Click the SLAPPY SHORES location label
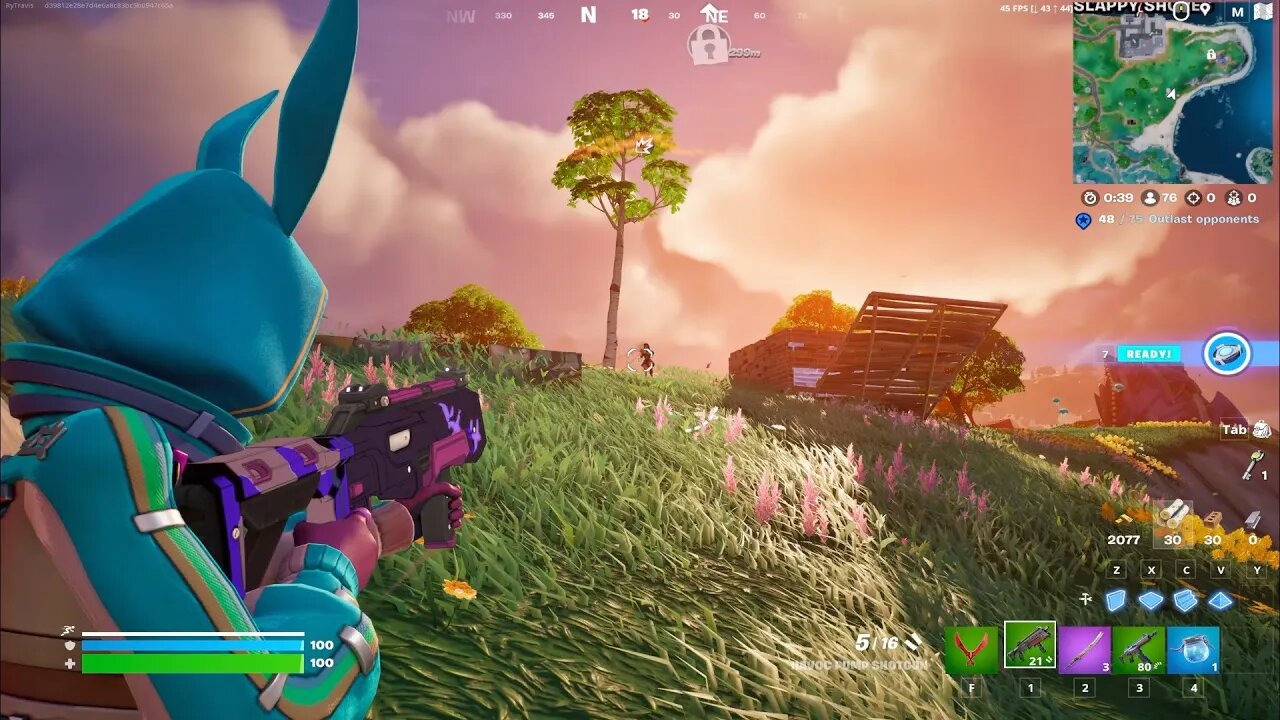This screenshot has width=1280, height=720. (x=1120, y=9)
